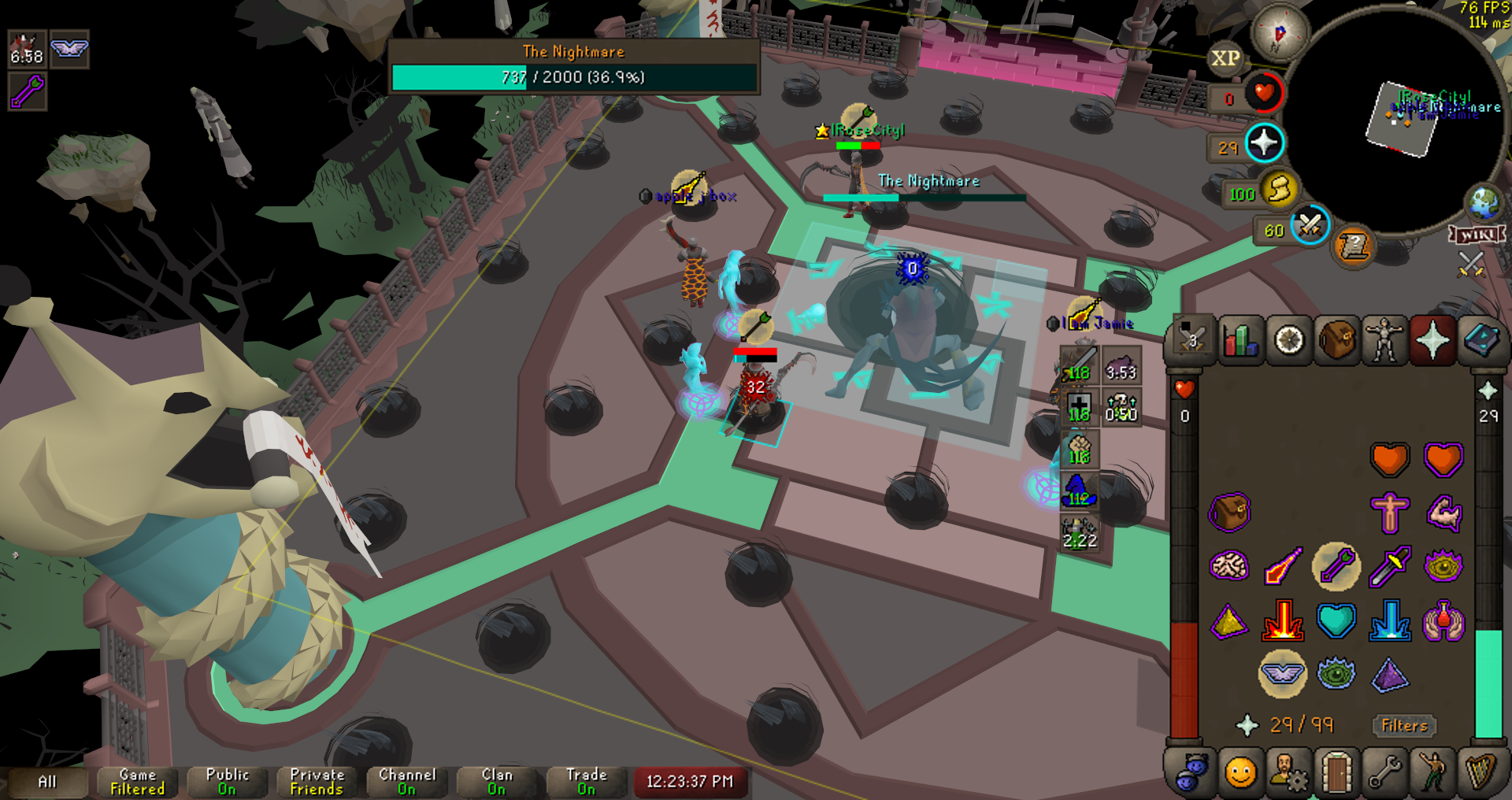Image resolution: width=1512 pixels, height=800 pixels.
Task: Open the Spellbook tab
Action: tap(1481, 341)
